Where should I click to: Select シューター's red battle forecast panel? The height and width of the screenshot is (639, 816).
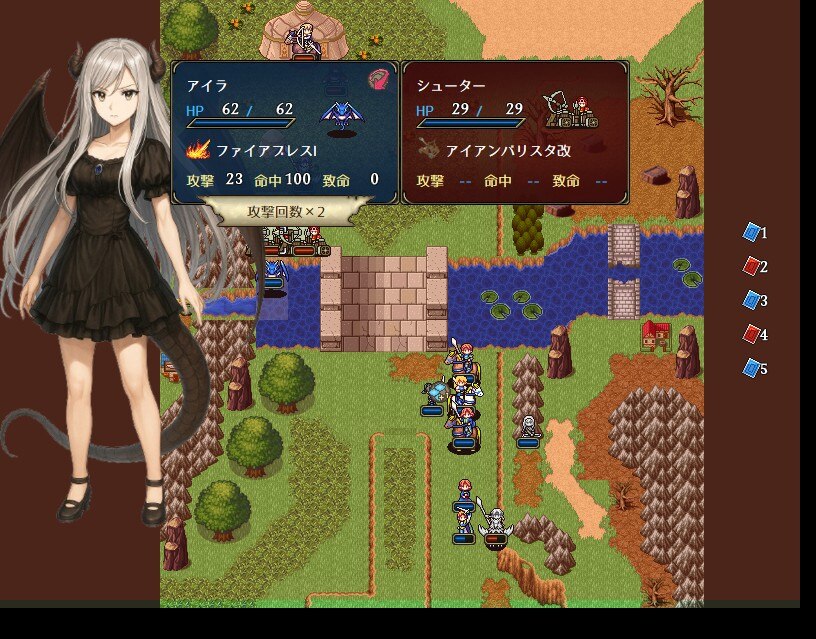(515, 132)
